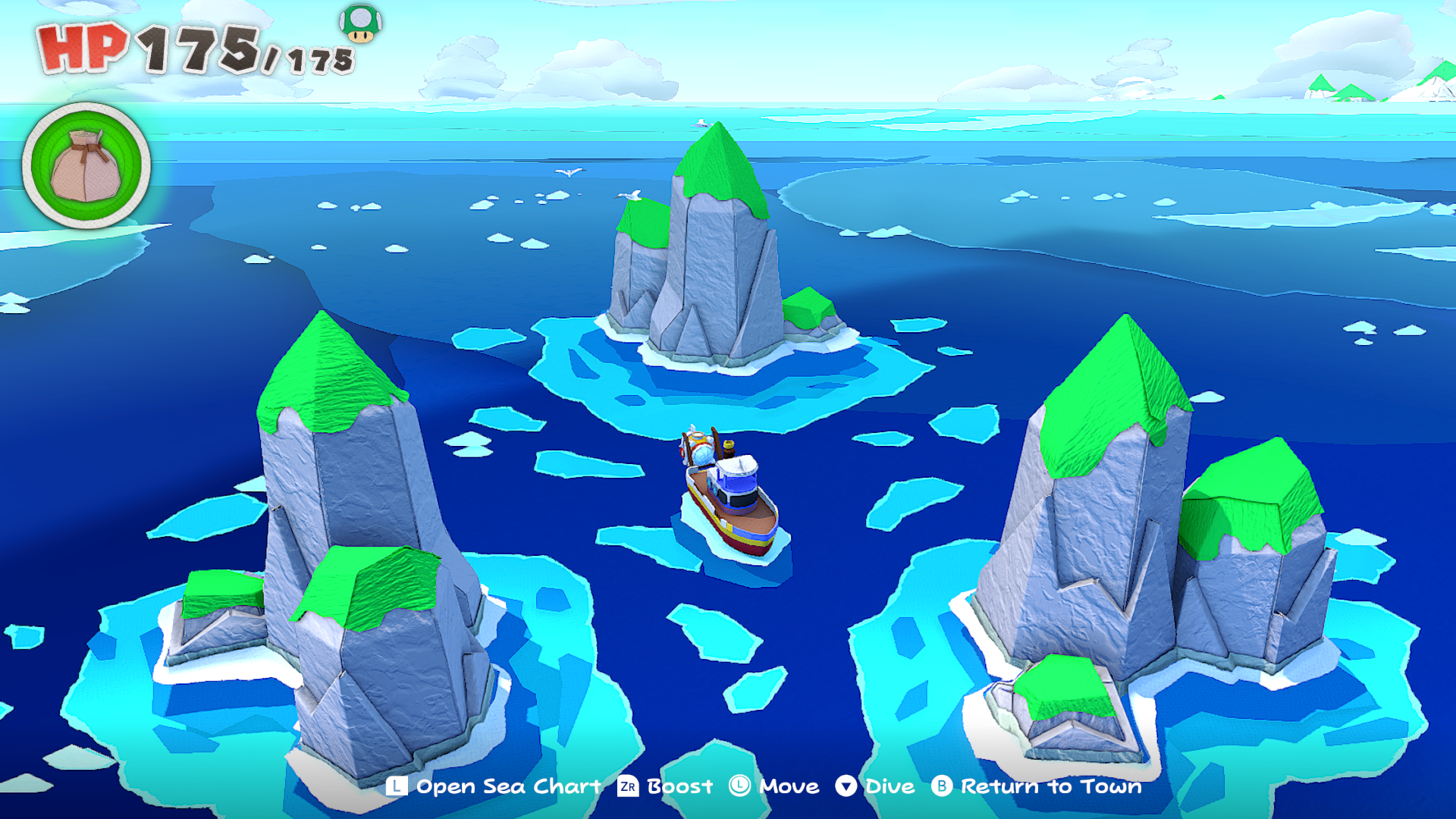
Task: Click the confetti bag icon
Action: pos(86,166)
